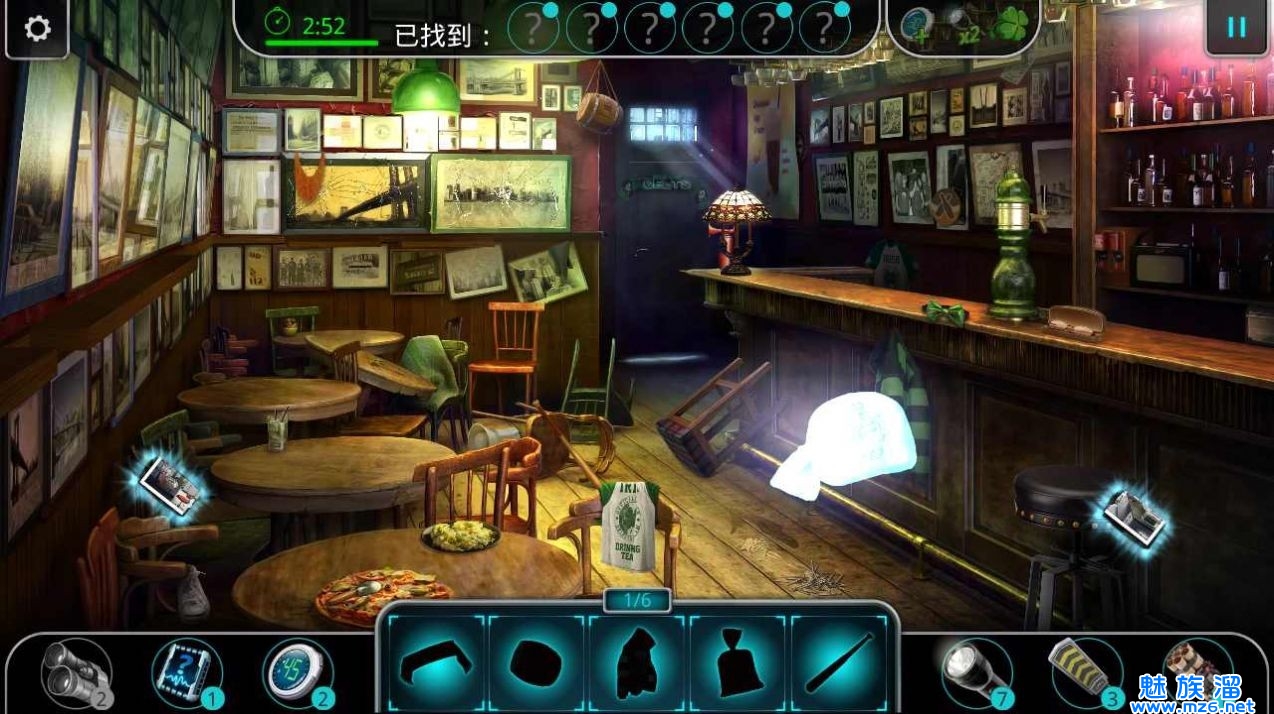Click the four-leaf clover bonus icon
Image resolution: width=1274 pixels, height=714 pixels.
pyautogui.click(x=1010, y=25)
